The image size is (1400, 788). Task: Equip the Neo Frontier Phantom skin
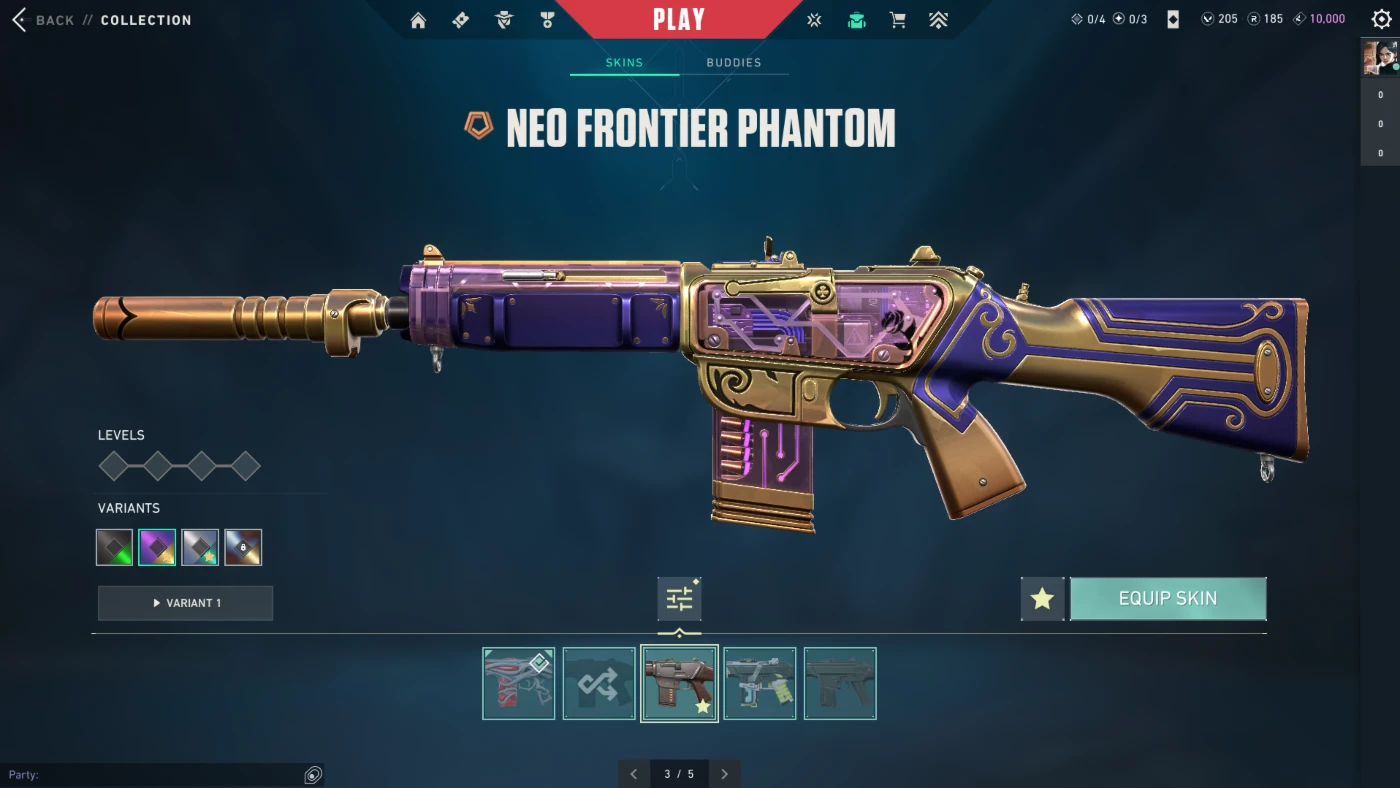1167,599
